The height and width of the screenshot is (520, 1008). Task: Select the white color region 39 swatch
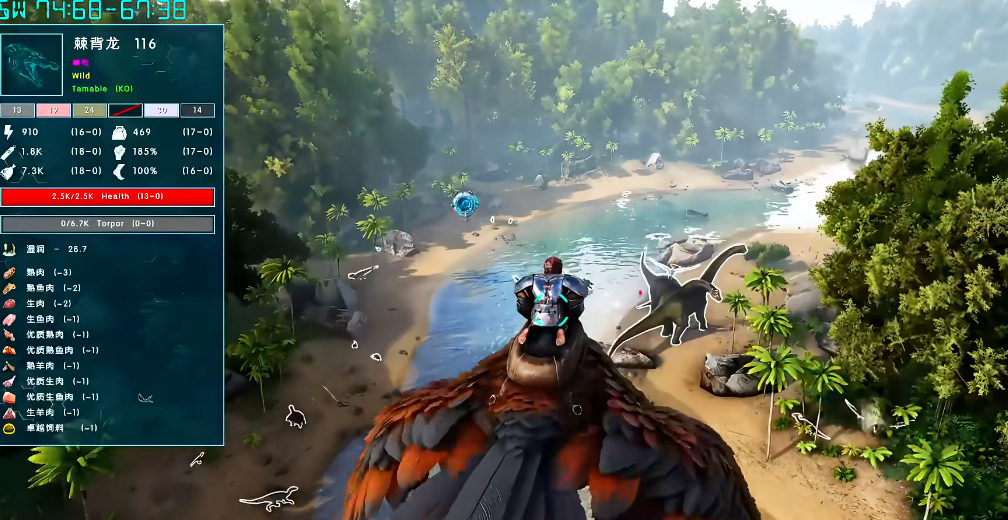[x=161, y=110]
